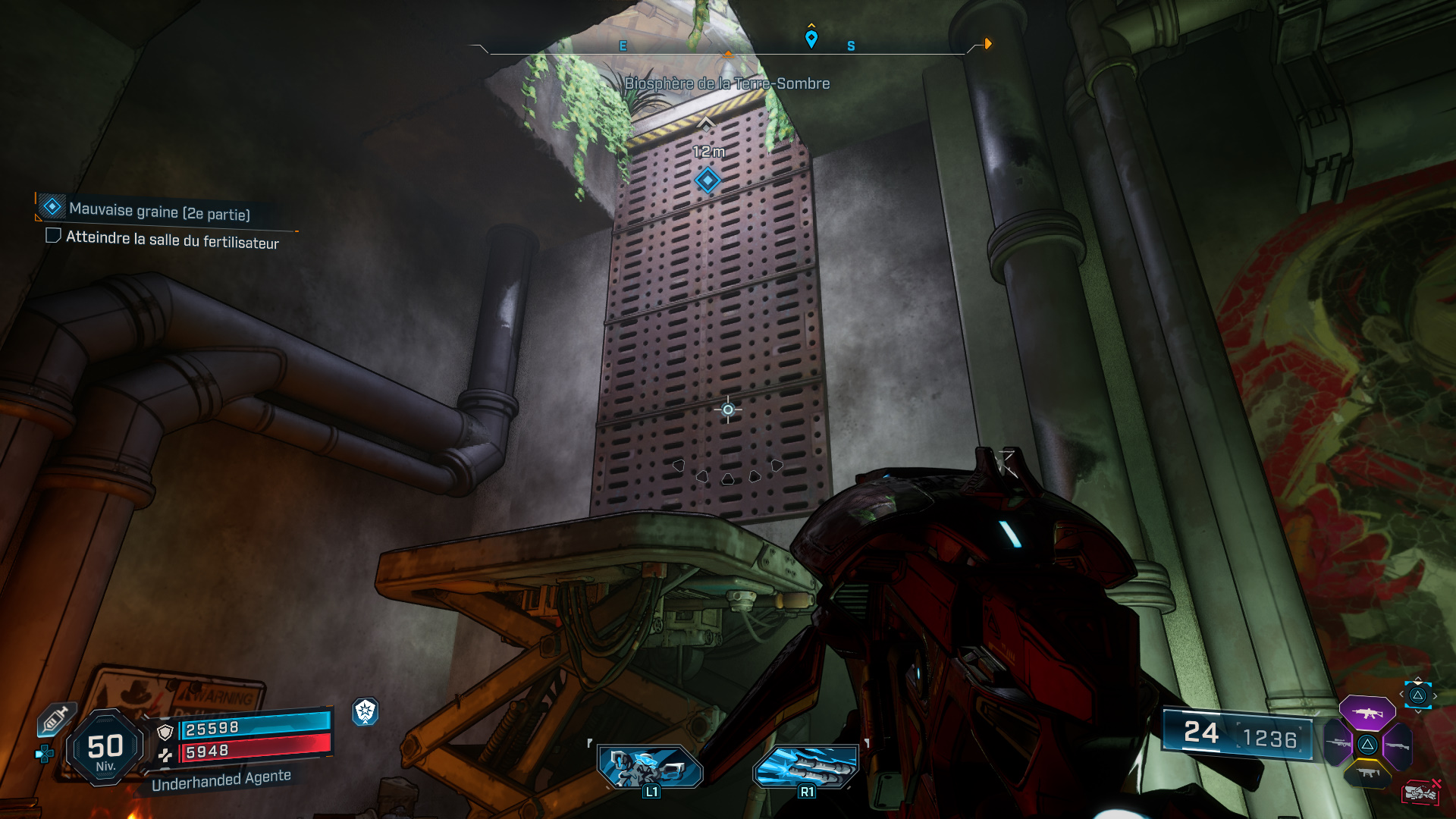
Task: Expand the down chevron under the triangle icon
Action: pos(1418,713)
